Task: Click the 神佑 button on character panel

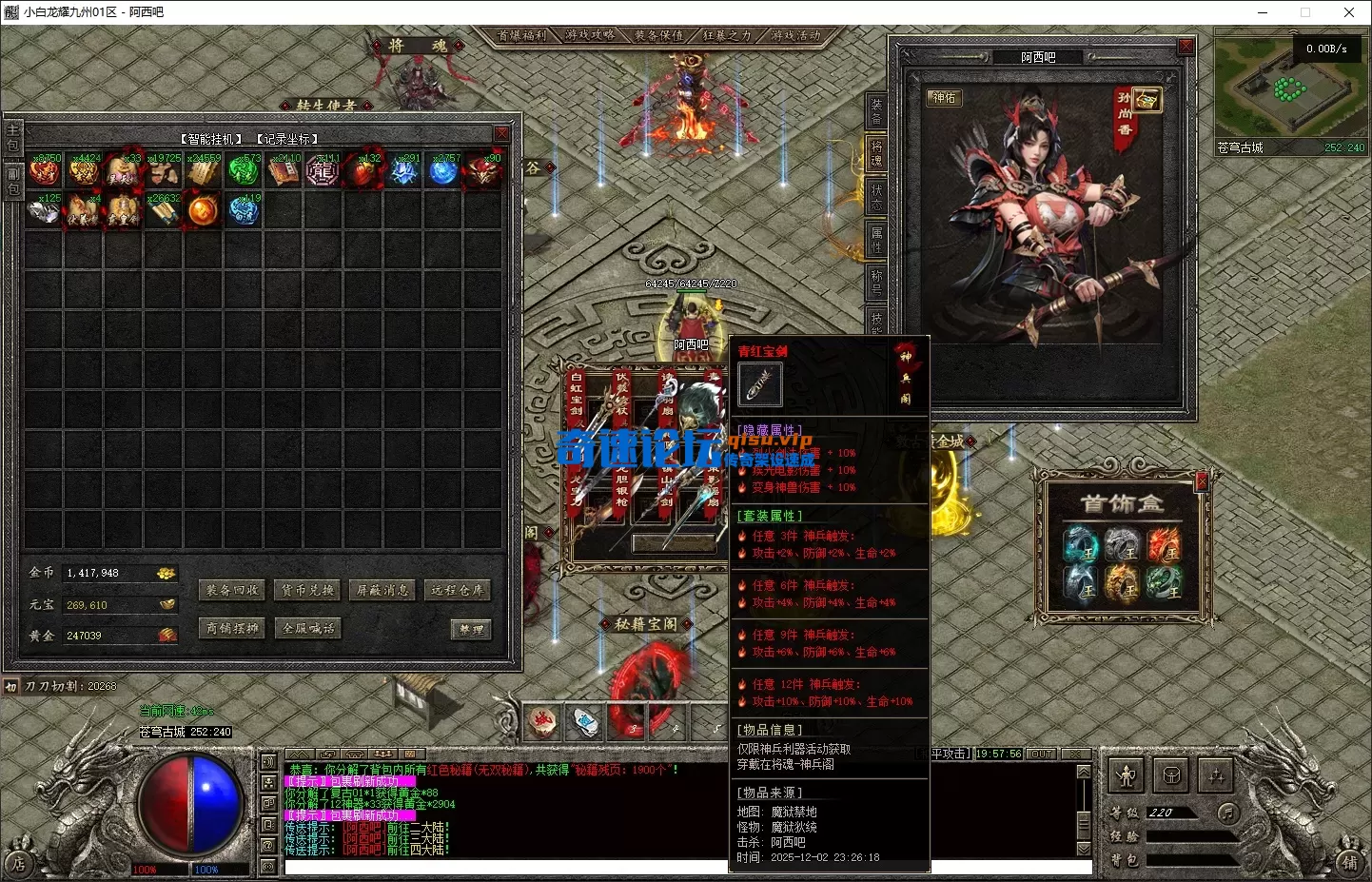Action: tap(944, 98)
